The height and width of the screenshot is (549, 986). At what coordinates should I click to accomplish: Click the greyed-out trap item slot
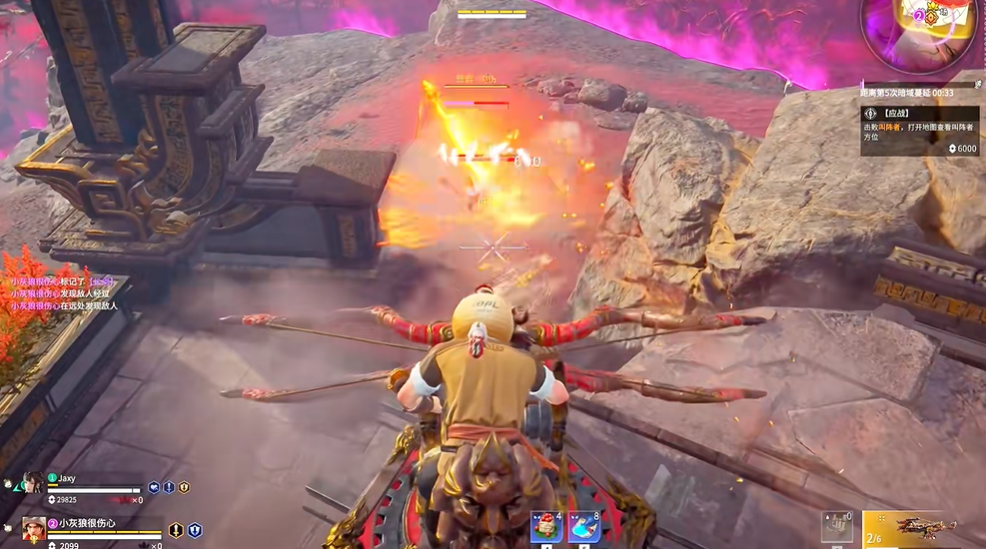coord(837,527)
